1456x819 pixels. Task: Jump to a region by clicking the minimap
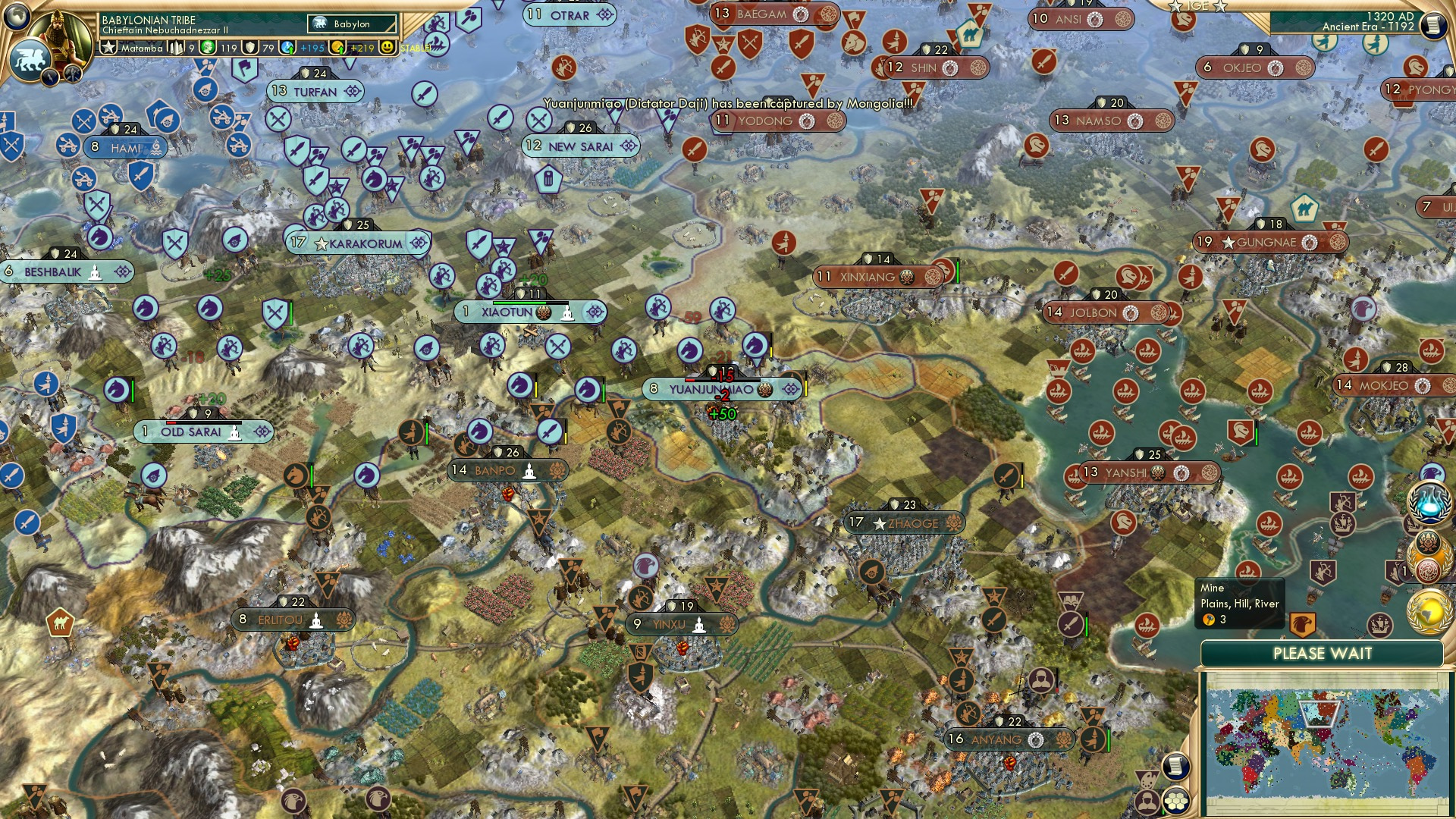click(1323, 743)
